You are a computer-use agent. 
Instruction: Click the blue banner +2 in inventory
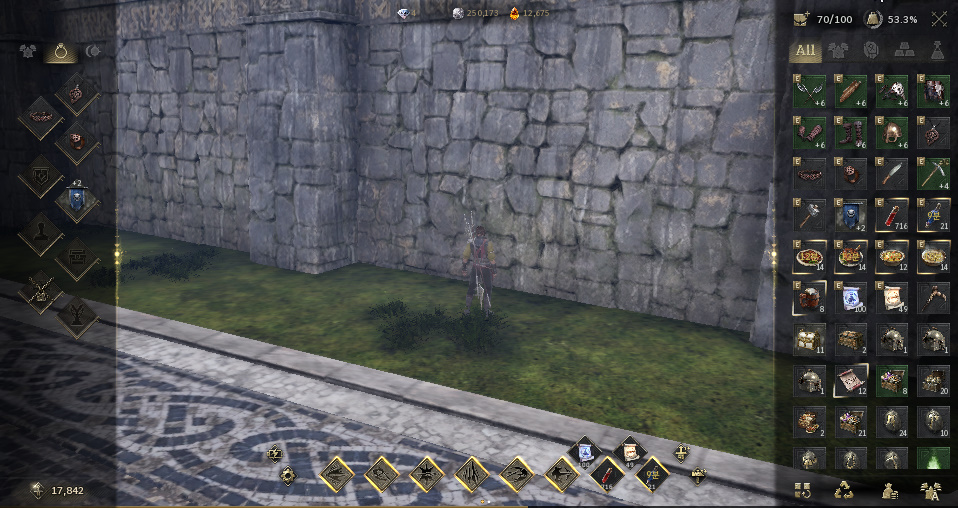tap(850, 213)
